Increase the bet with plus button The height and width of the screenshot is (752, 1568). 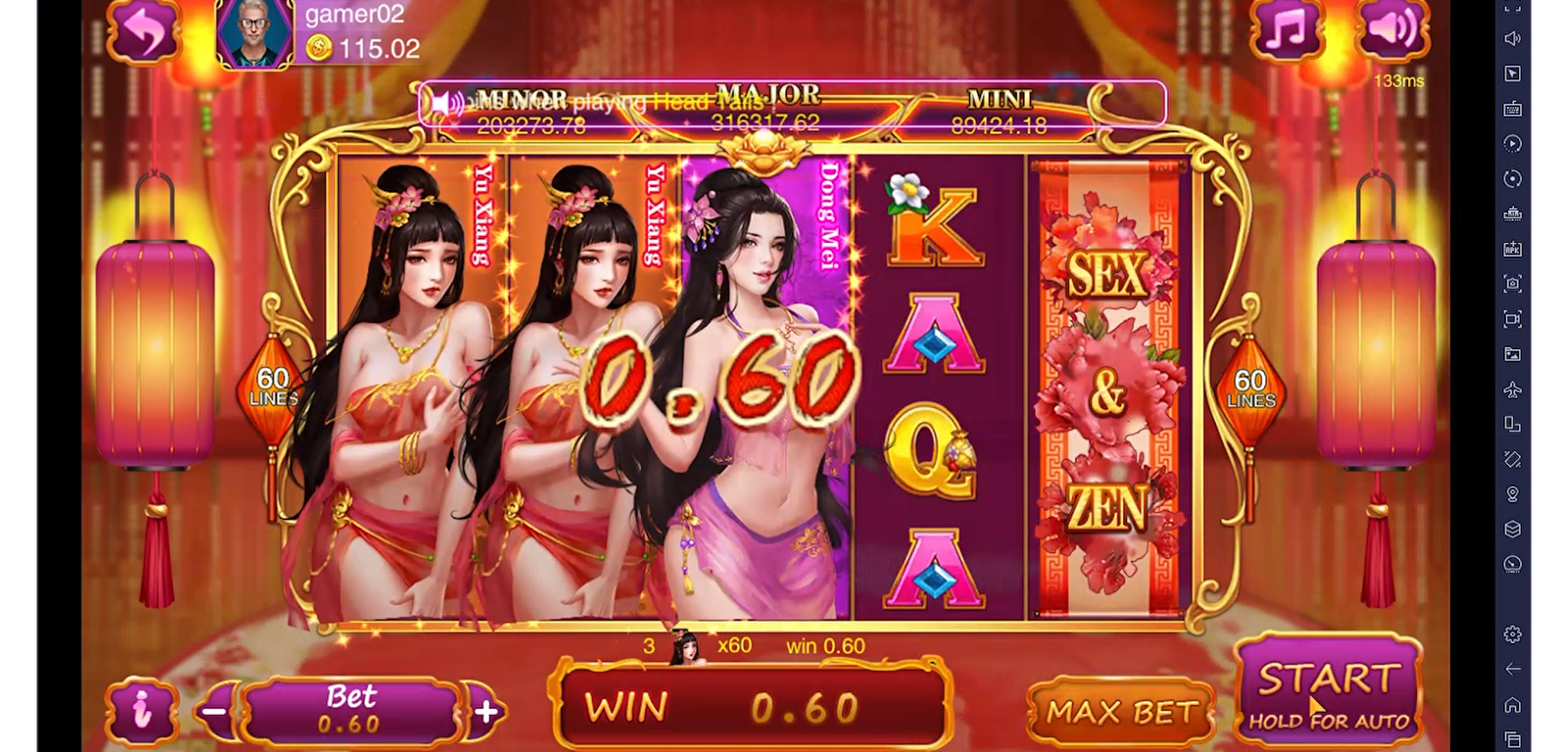(486, 711)
